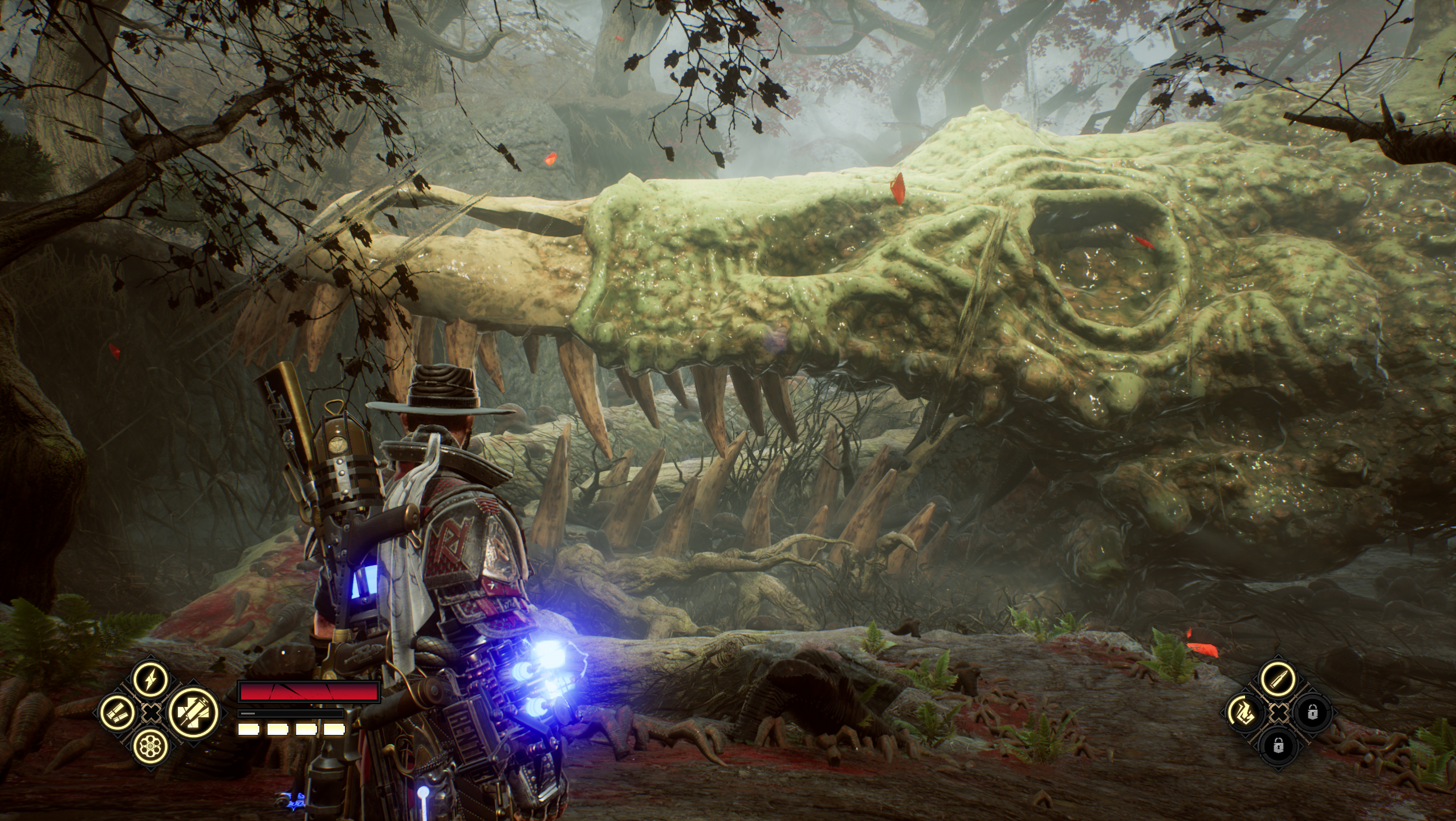Click the right-side locked ability slot
The height and width of the screenshot is (821, 1456).
(1313, 712)
